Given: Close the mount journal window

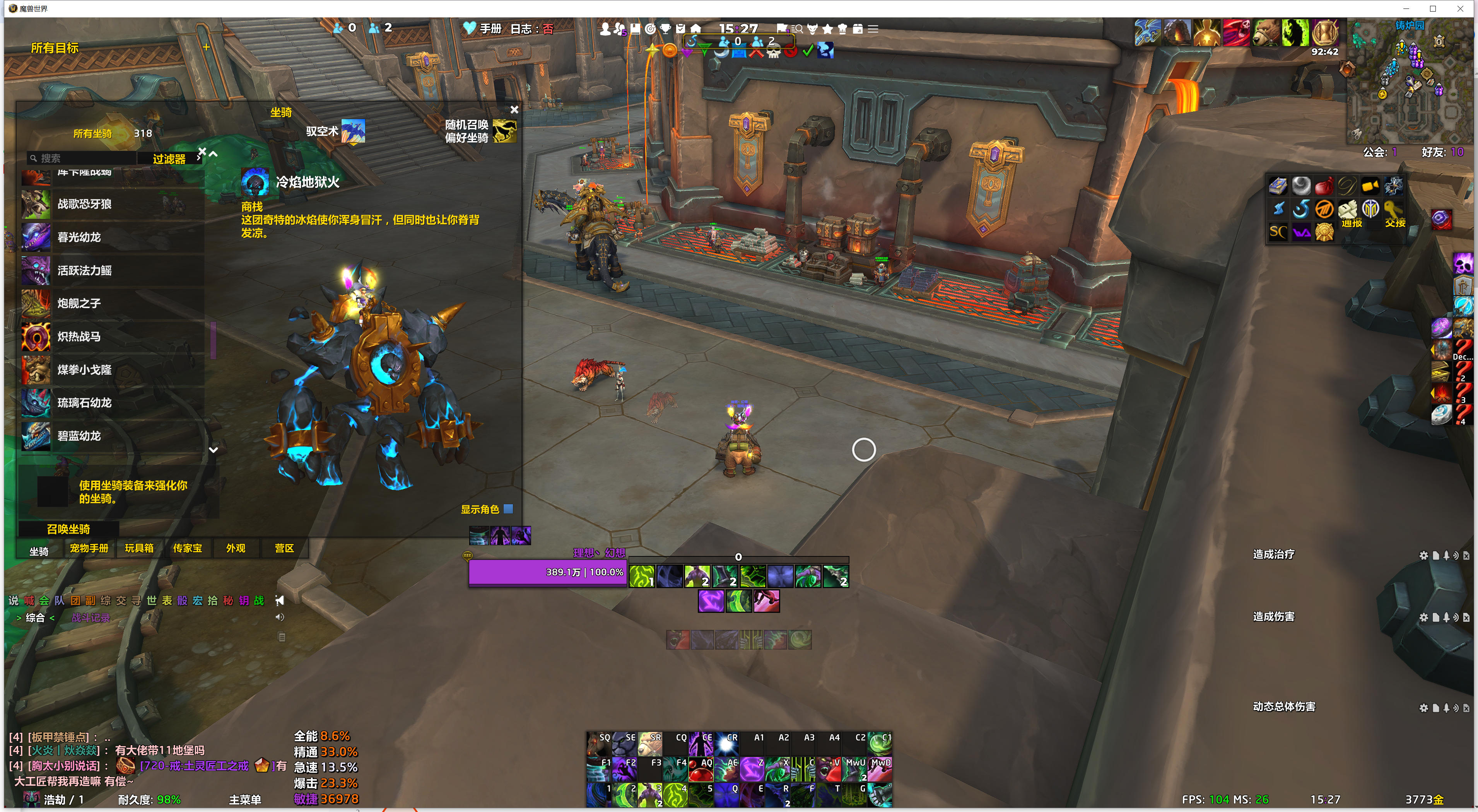Looking at the screenshot, I should pyautogui.click(x=514, y=109).
